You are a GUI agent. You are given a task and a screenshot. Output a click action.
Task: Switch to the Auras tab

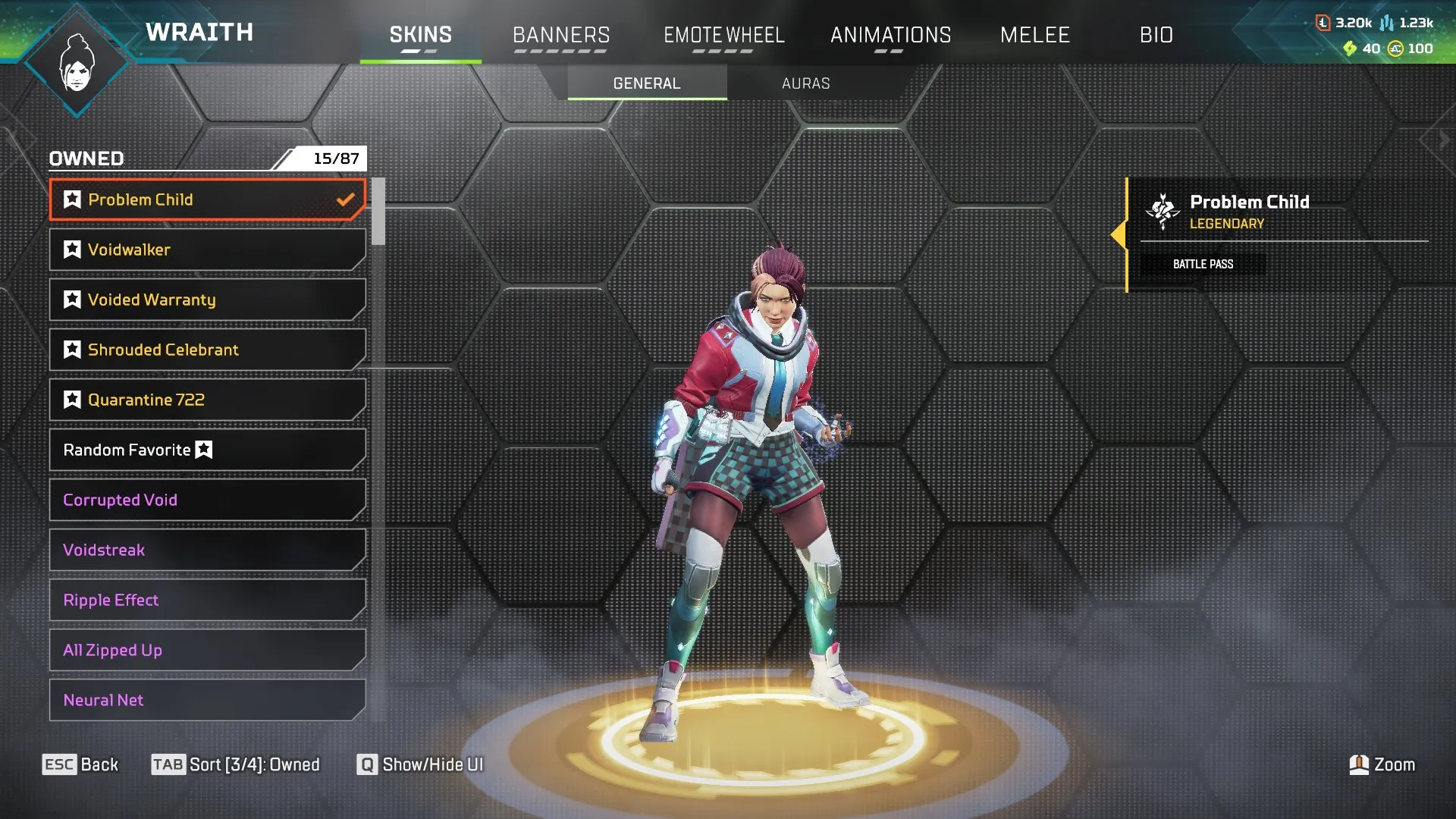click(x=805, y=83)
